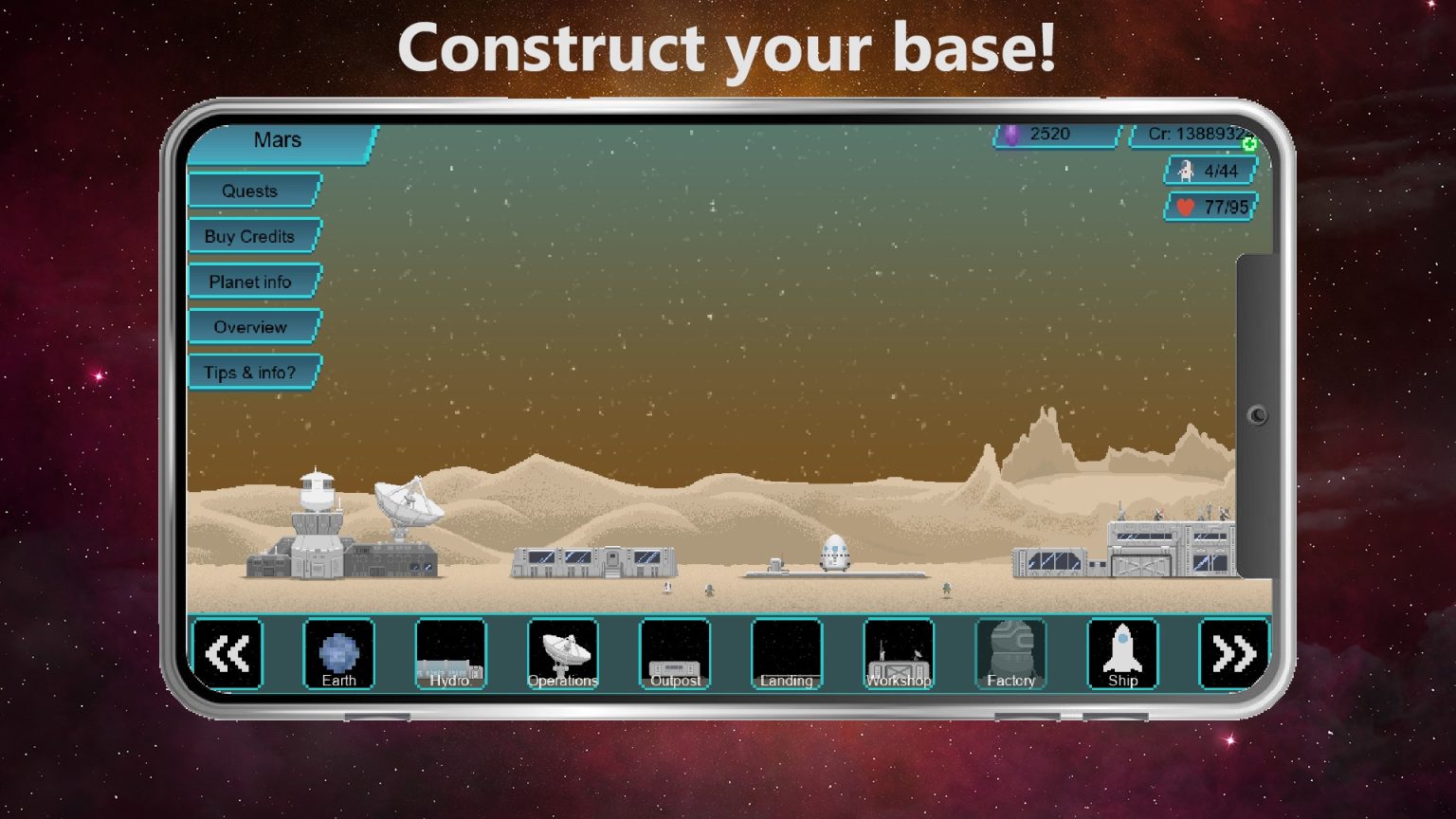View Planet info for Mars
Image resolution: width=1456 pixels, height=819 pixels.
[251, 282]
